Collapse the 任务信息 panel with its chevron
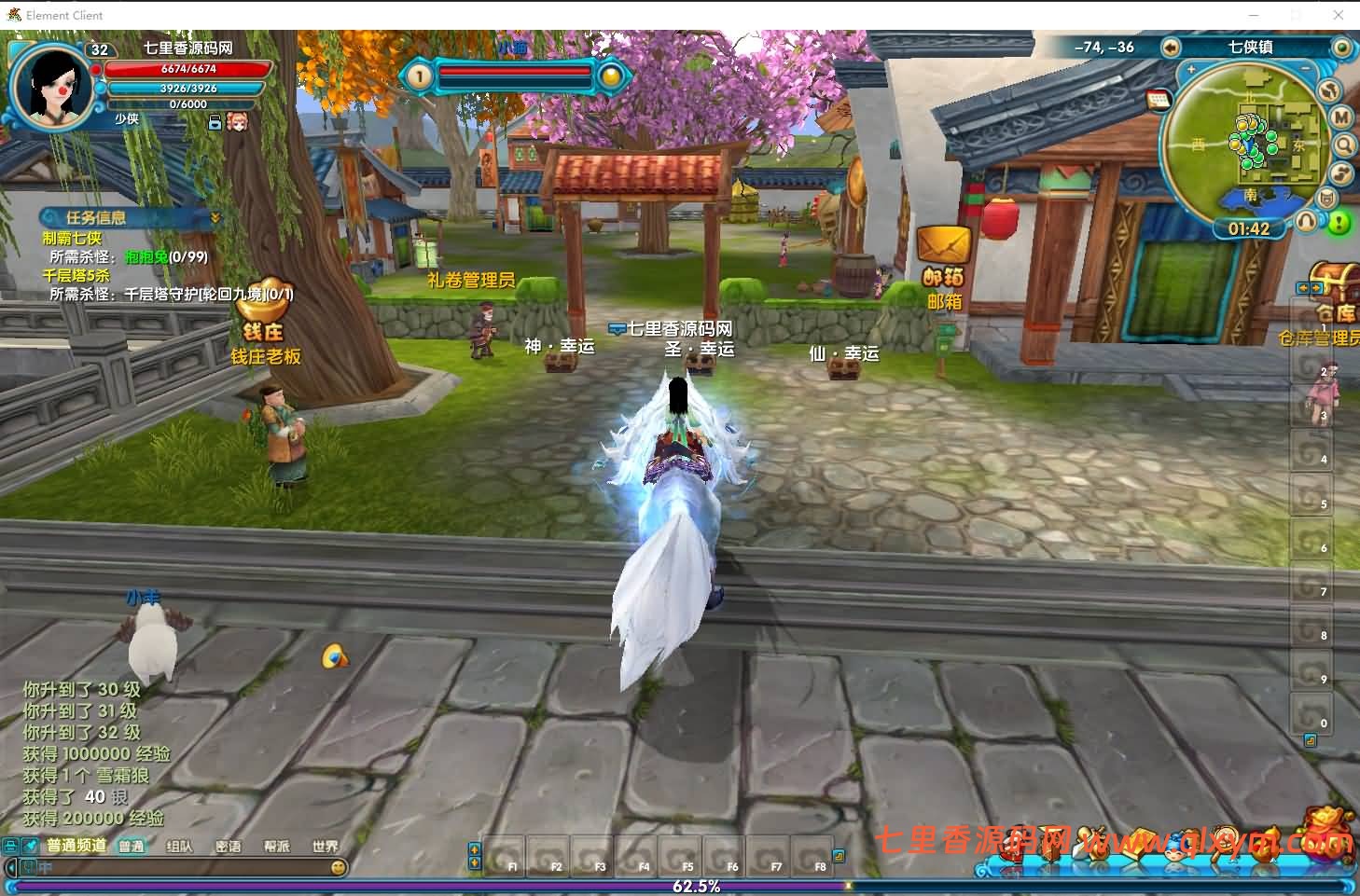This screenshot has width=1360, height=896. tap(215, 217)
